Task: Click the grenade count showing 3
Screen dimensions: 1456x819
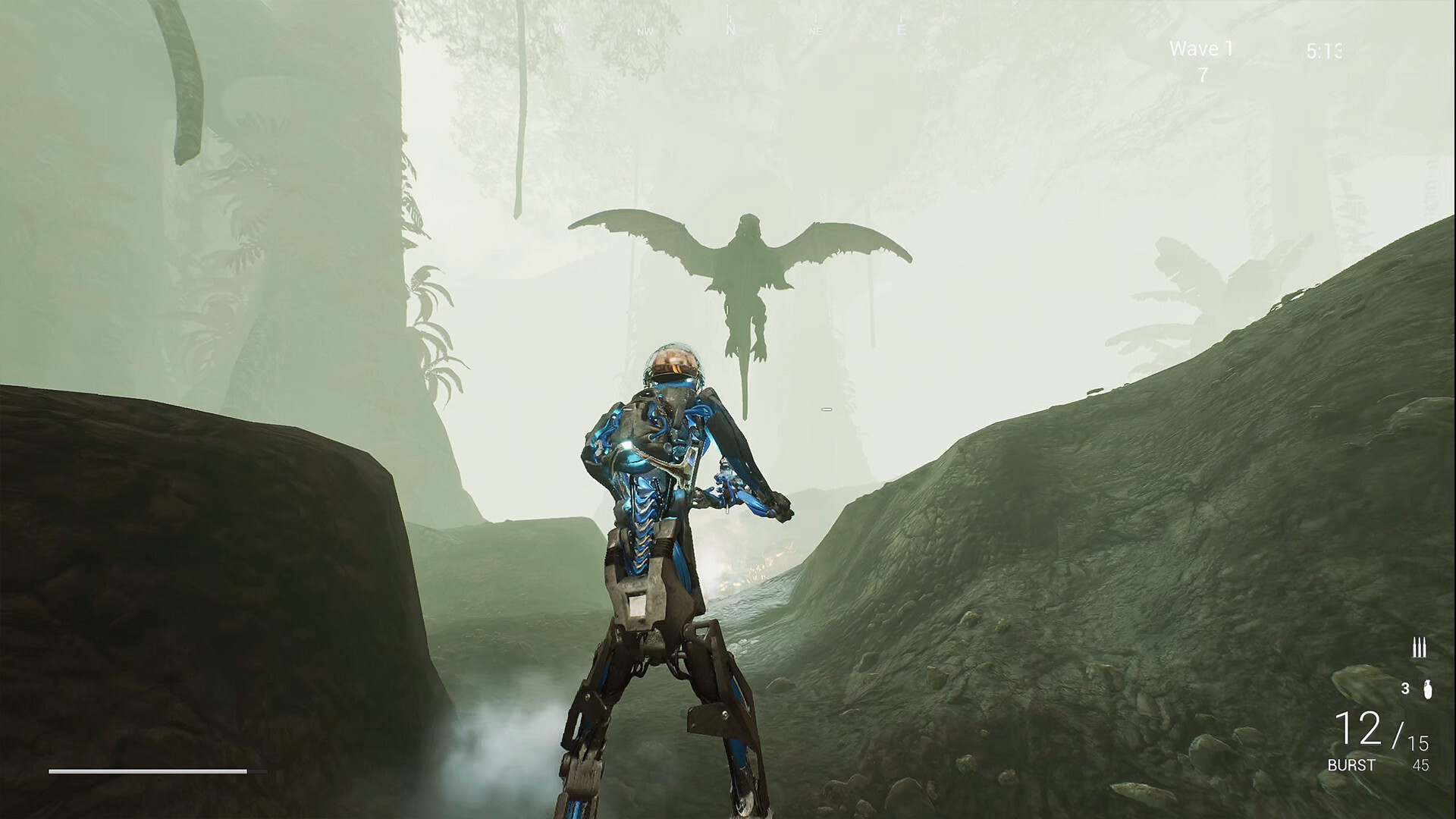Action: (1405, 688)
